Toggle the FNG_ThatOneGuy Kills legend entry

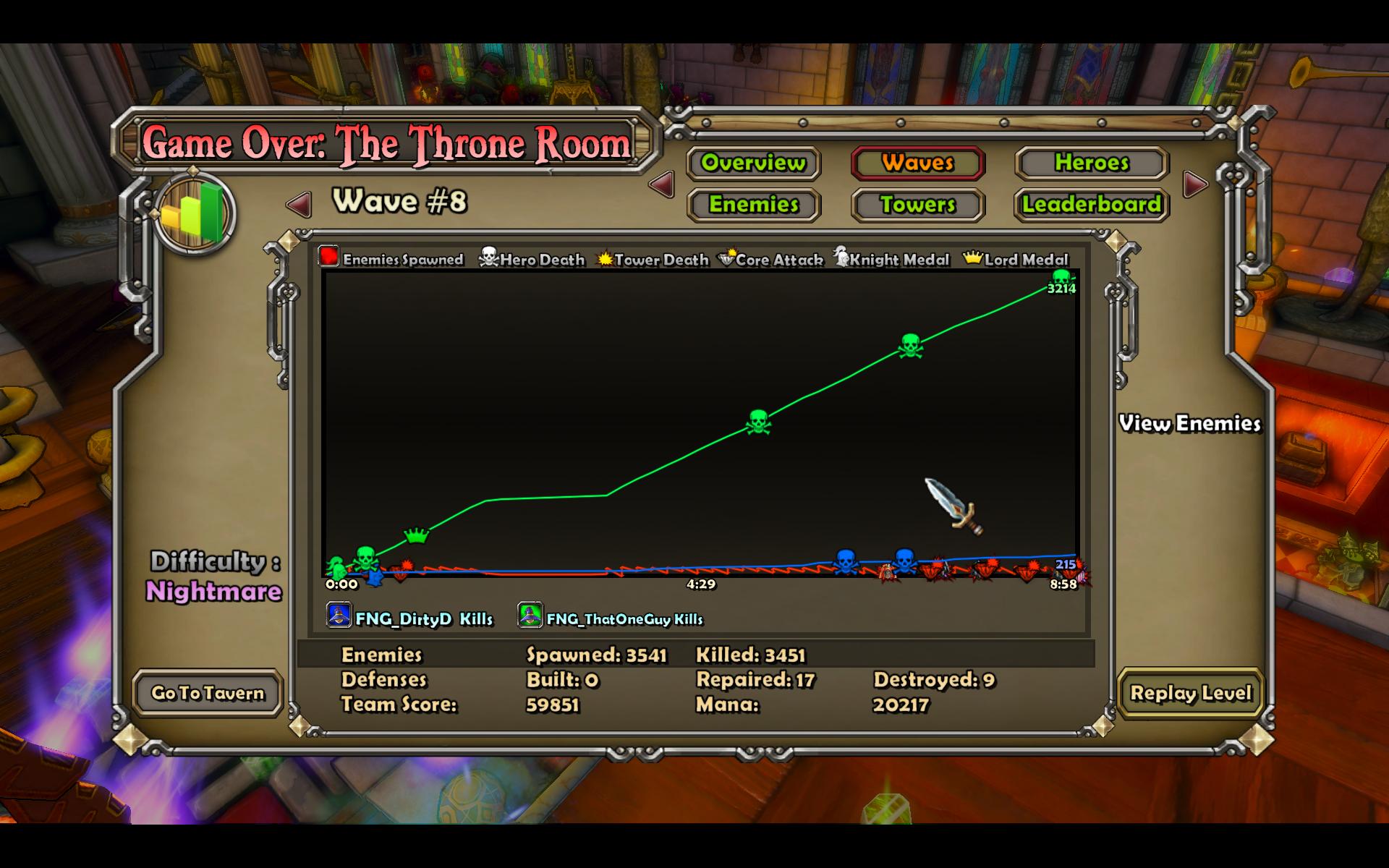point(611,618)
